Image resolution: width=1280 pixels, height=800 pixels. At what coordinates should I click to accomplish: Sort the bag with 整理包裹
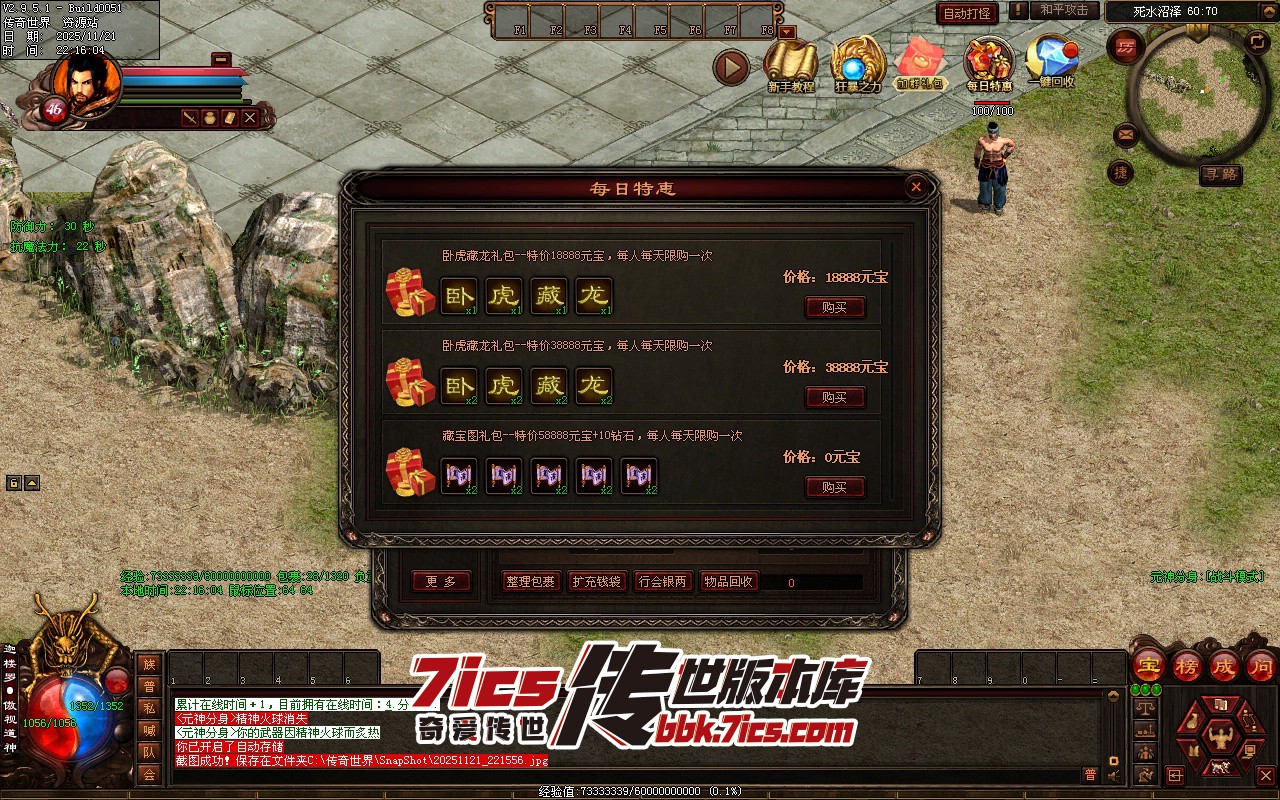530,581
